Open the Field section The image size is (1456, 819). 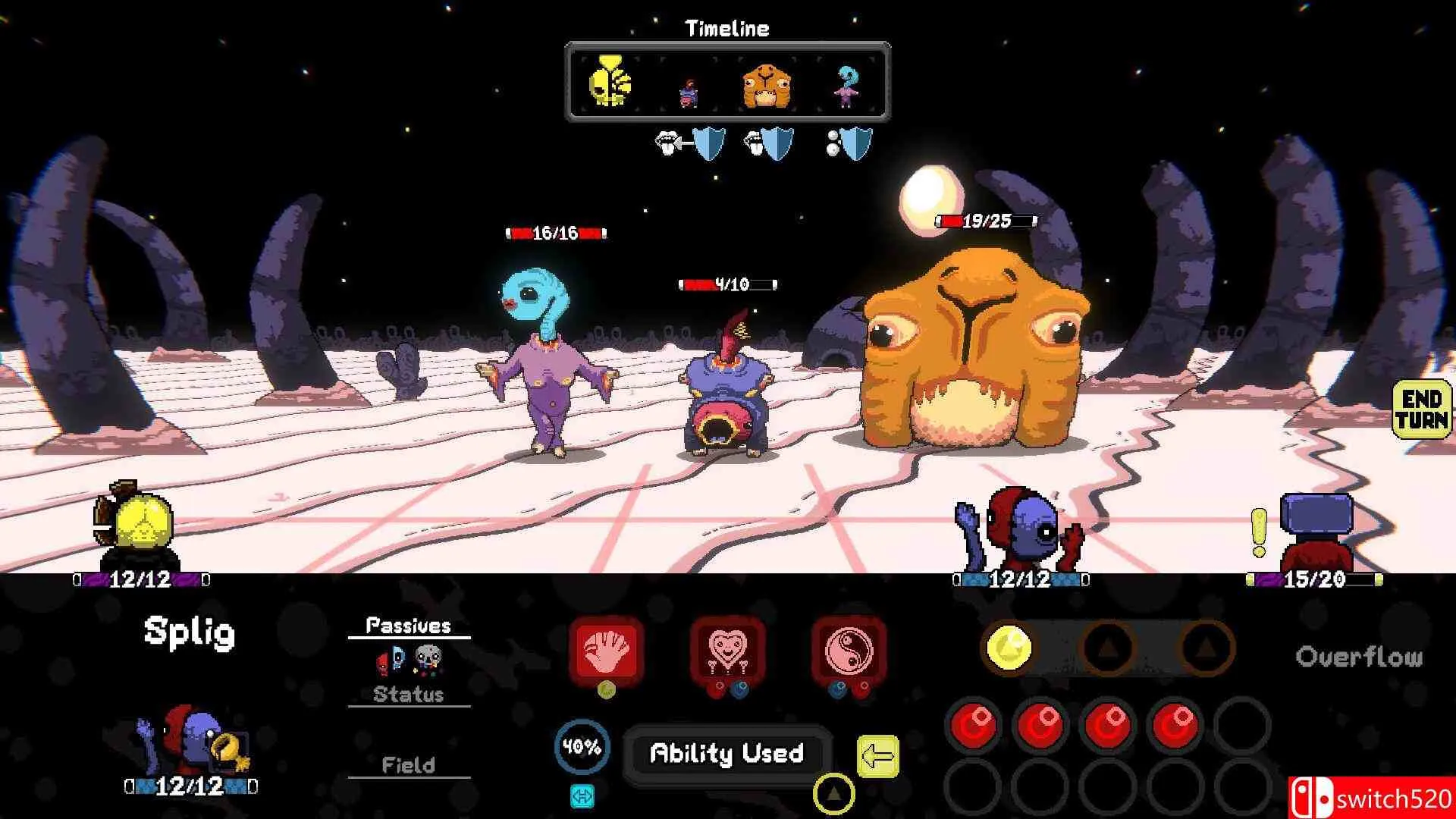click(408, 765)
